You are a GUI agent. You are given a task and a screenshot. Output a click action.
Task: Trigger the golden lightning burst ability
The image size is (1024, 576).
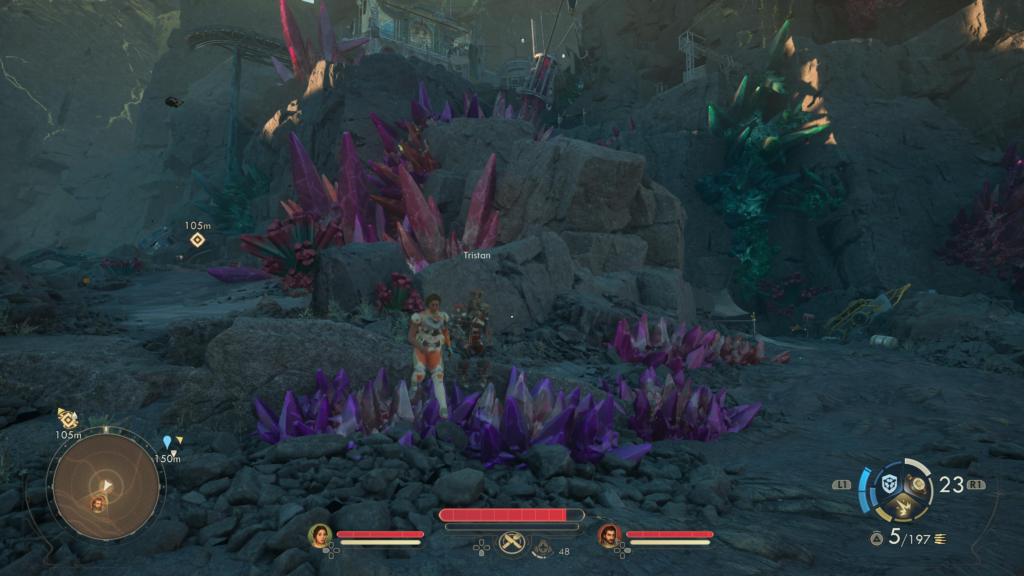pyautogui.click(x=903, y=508)
